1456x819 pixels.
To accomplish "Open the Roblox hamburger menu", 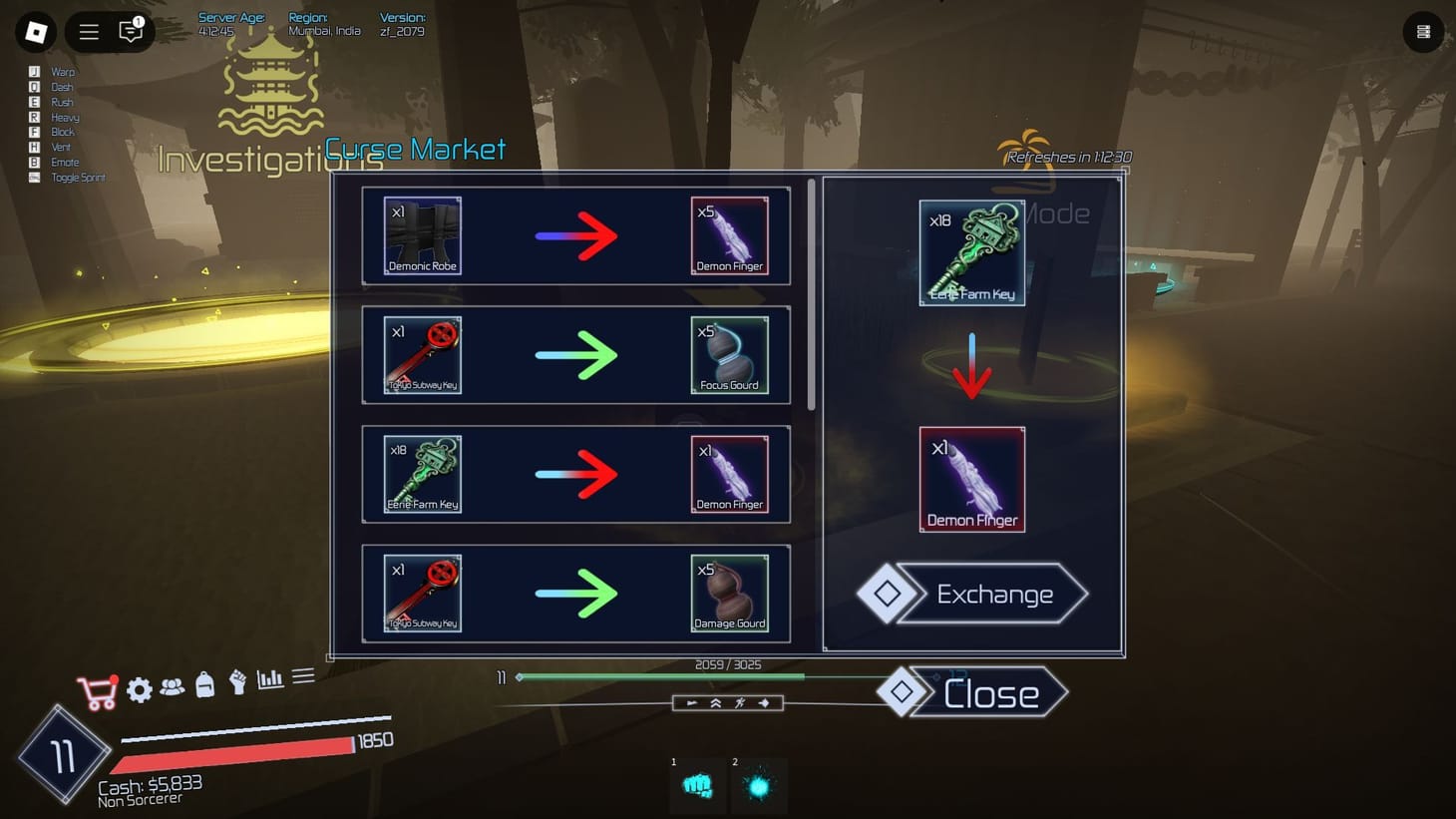I will 88,31.
